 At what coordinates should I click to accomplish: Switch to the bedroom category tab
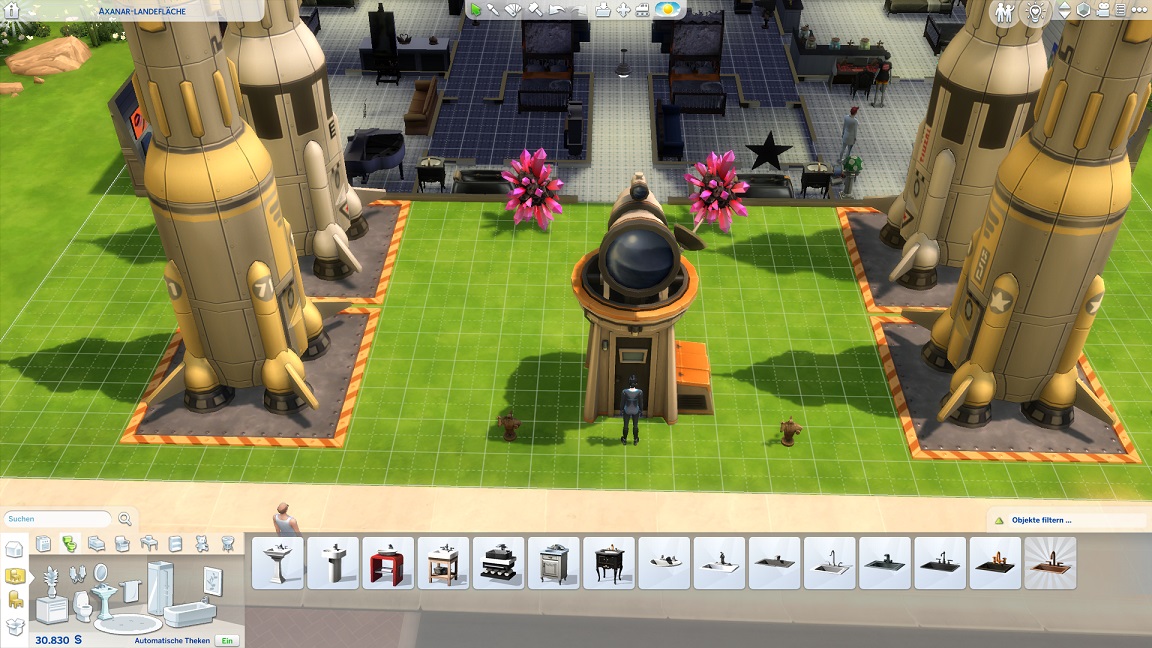(x=97, y=544)
